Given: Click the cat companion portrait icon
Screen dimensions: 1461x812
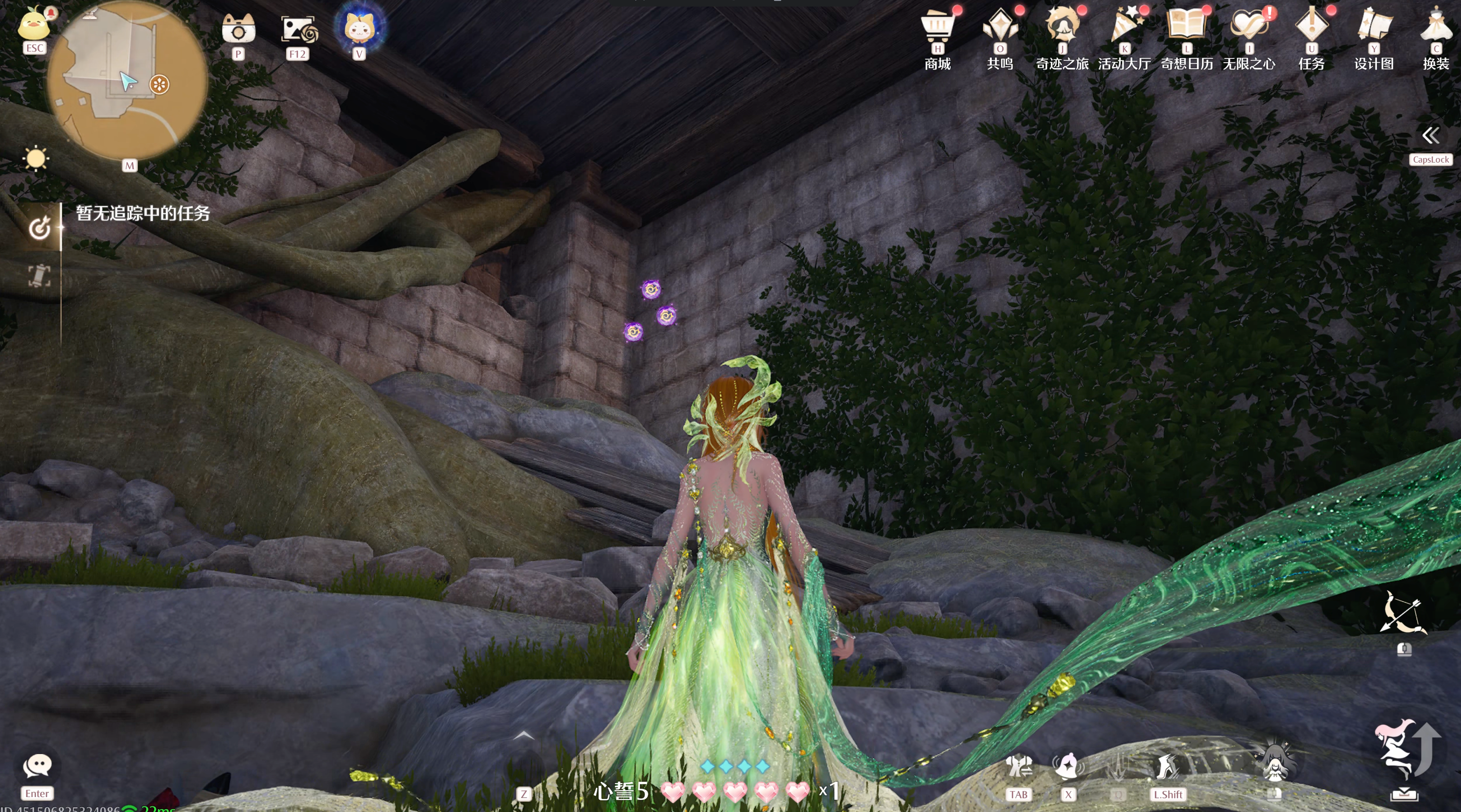Looking at the screenshot, I should (x=359, y=27).
